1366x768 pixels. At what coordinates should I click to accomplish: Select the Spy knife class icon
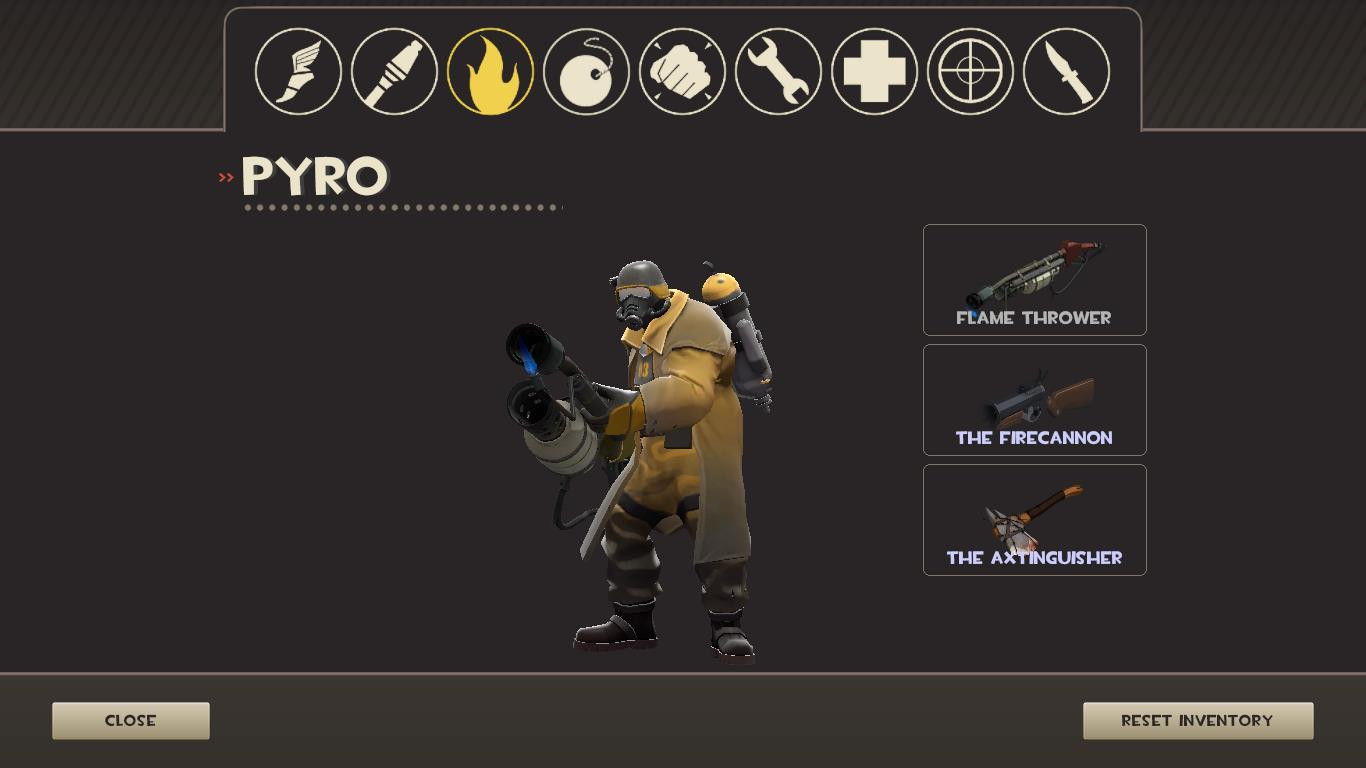pyautogui.click(x=1065, y=71)
